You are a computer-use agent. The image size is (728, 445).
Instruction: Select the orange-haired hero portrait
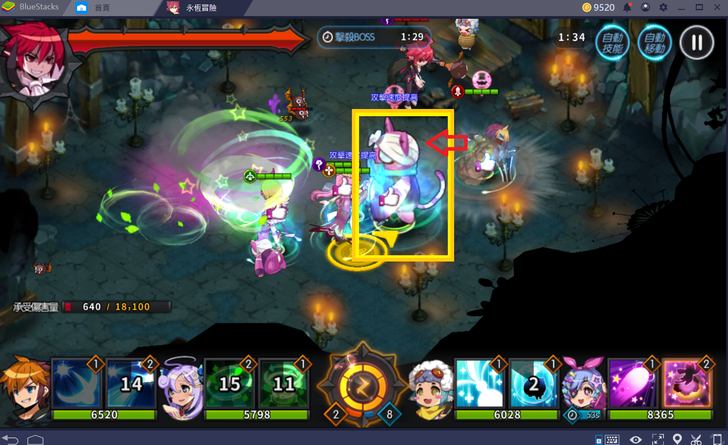[24, 383]
